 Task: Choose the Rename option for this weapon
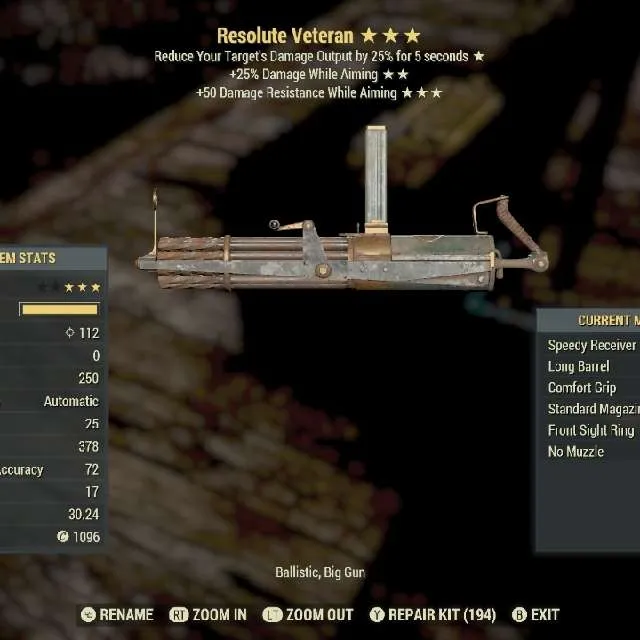(x=117, y=615)
